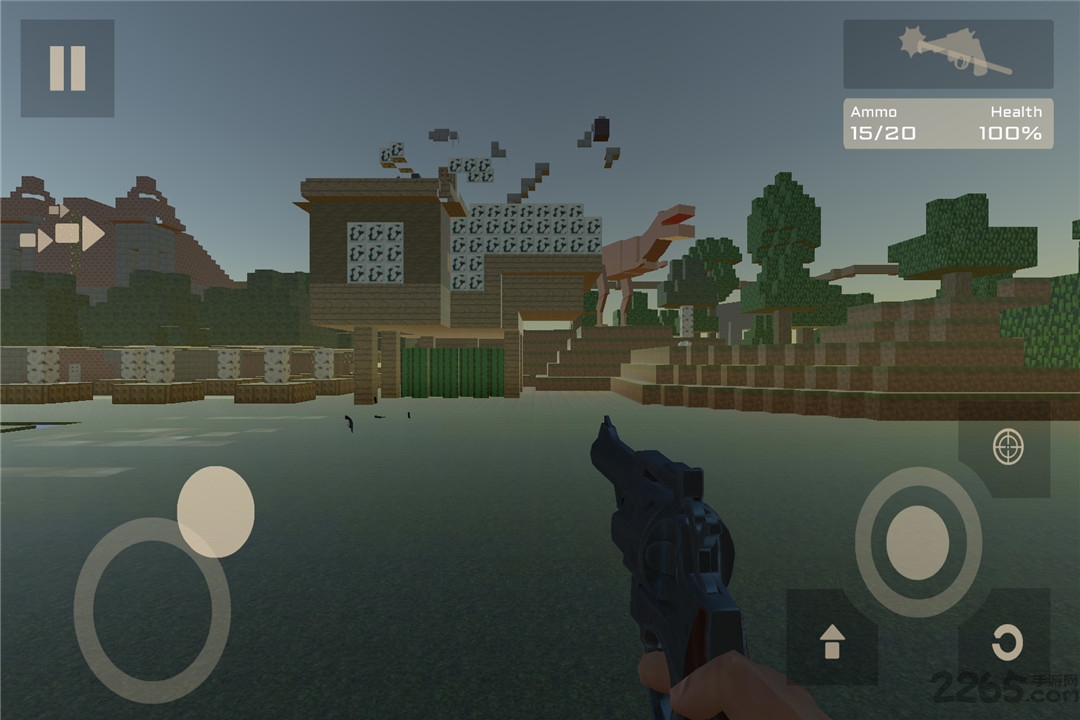
Task: Tap the fire button with white center
Action: tap(917, 542)
